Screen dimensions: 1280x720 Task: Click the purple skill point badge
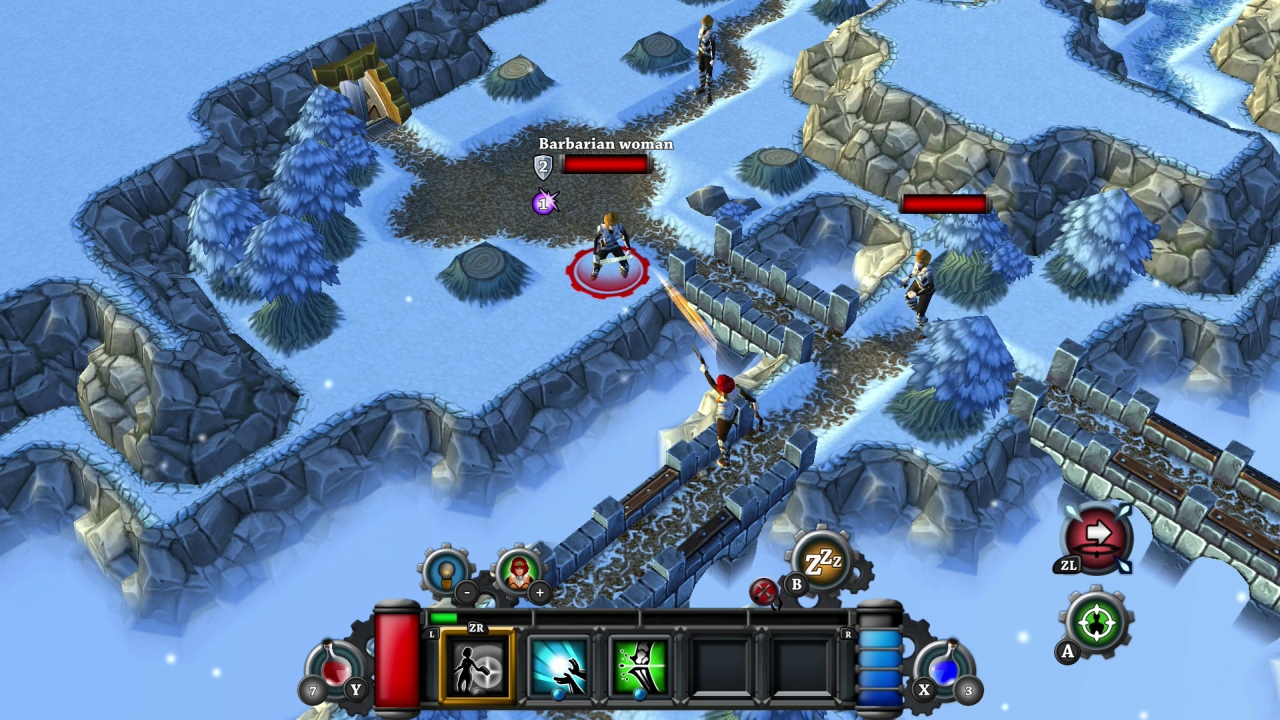[541, 204]
